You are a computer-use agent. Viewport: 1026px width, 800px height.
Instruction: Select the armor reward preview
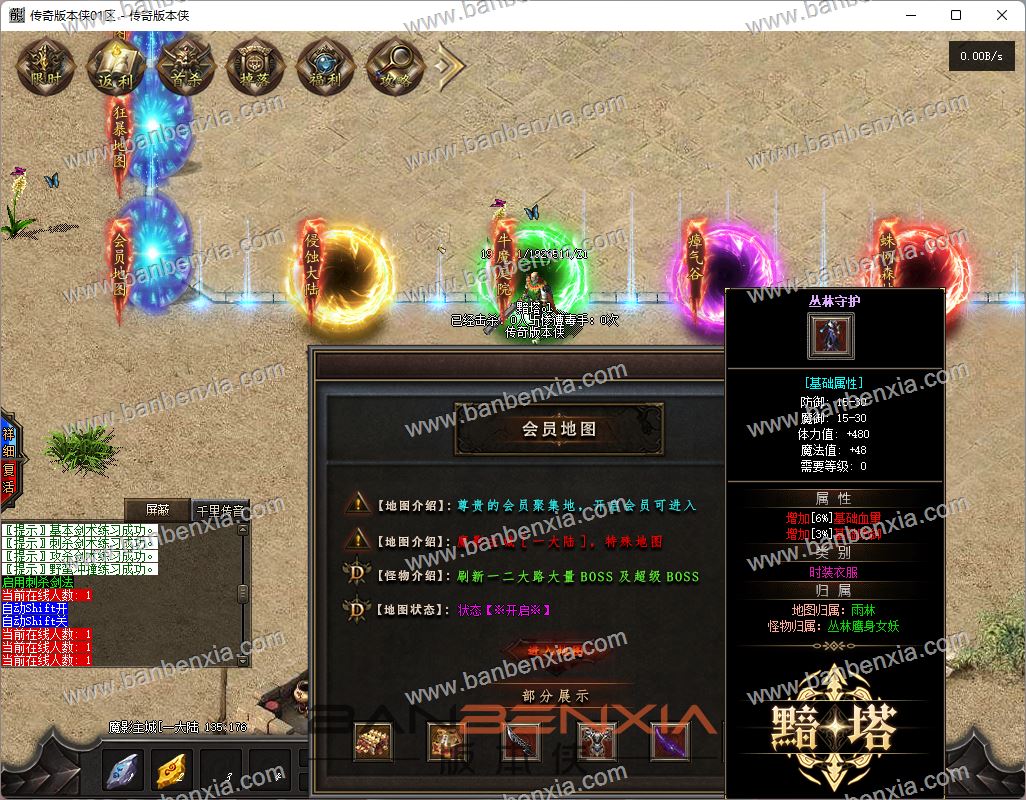[595, 742]
